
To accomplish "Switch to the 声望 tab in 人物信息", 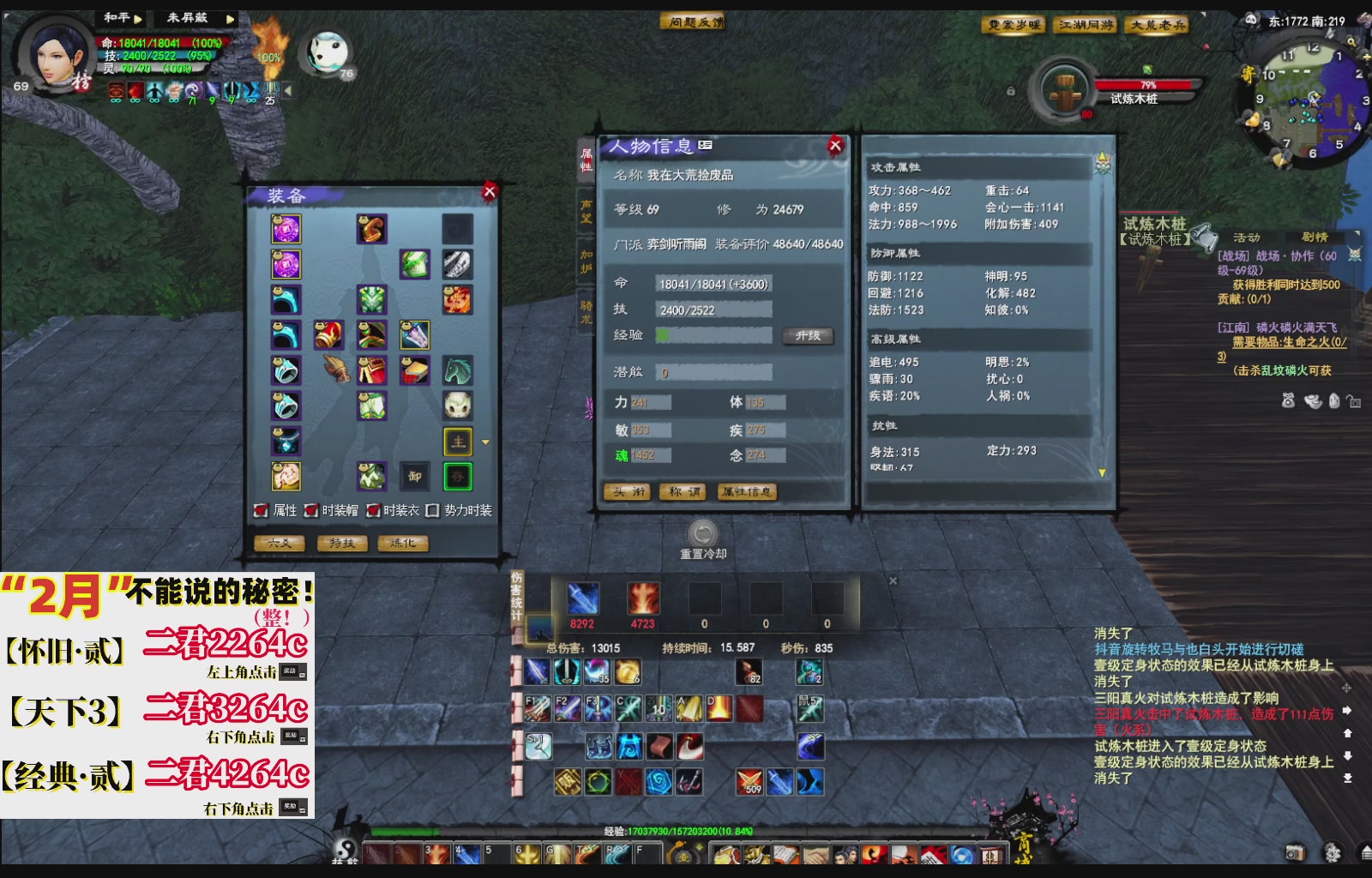I will pos(586,212).
